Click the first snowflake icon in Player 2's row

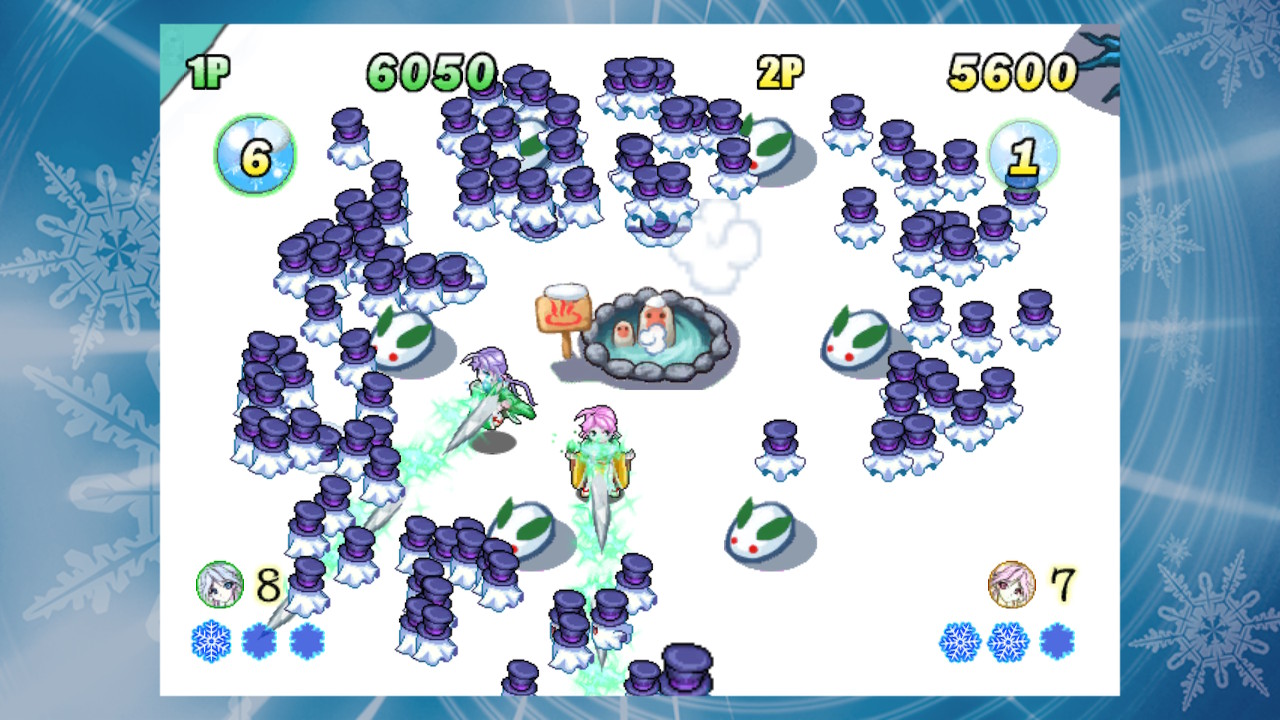(963, 640)
